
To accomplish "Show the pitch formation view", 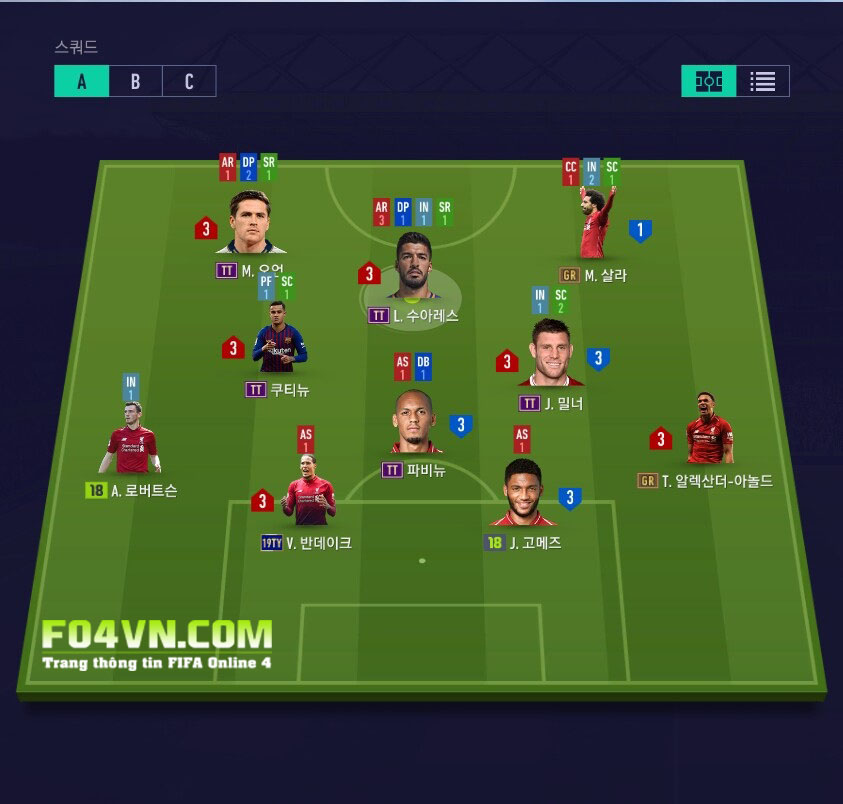I will coord(709,82).
